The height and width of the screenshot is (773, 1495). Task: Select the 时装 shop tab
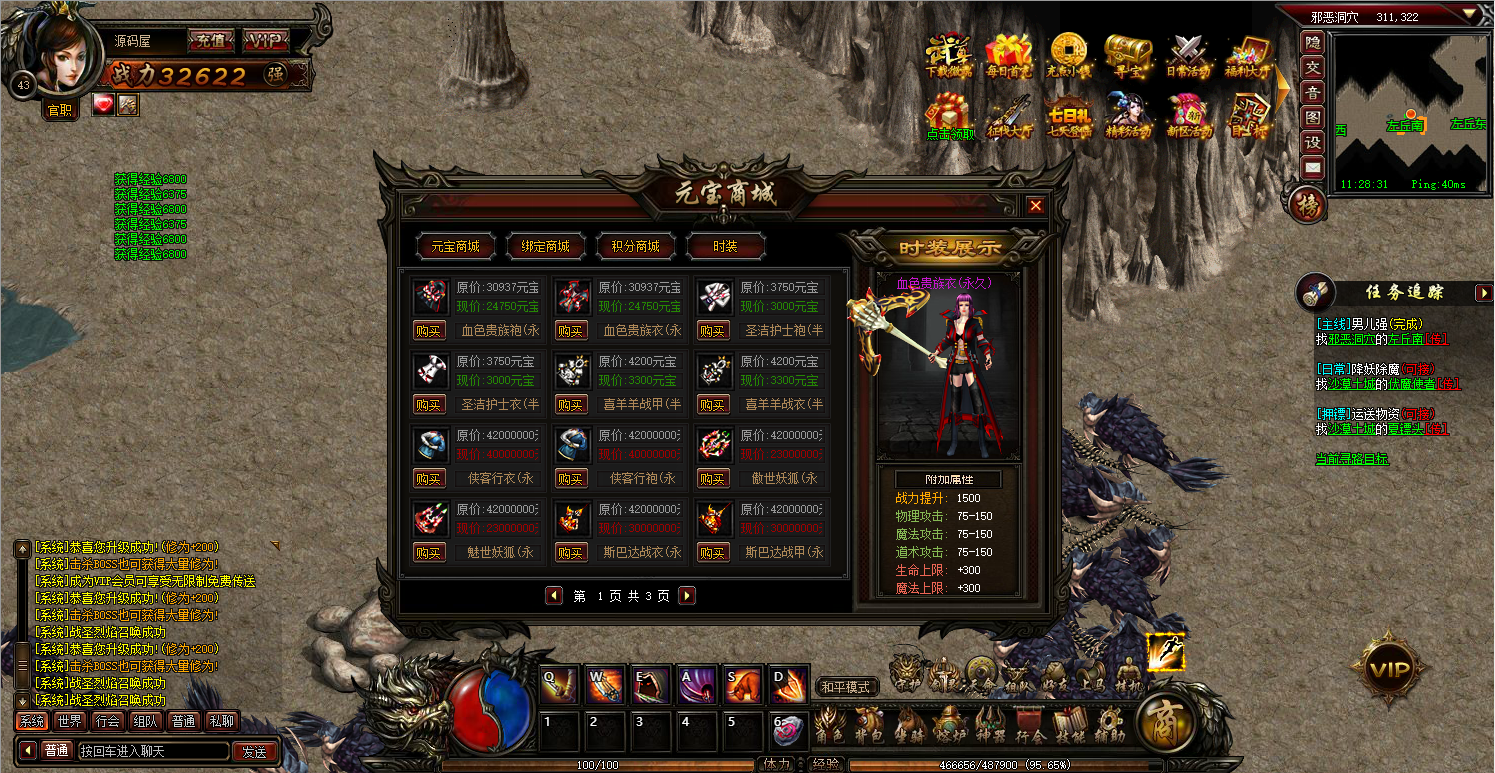pos(725,246)
